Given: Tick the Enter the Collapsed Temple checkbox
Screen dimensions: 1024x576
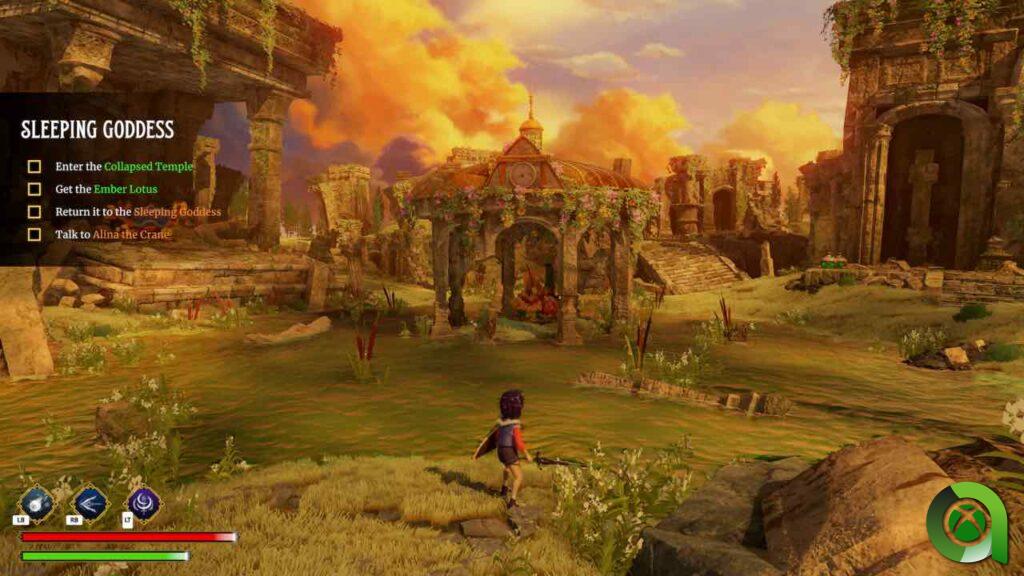Looking at the screenshot, I should pyautogui.click(x=34, y=167).
